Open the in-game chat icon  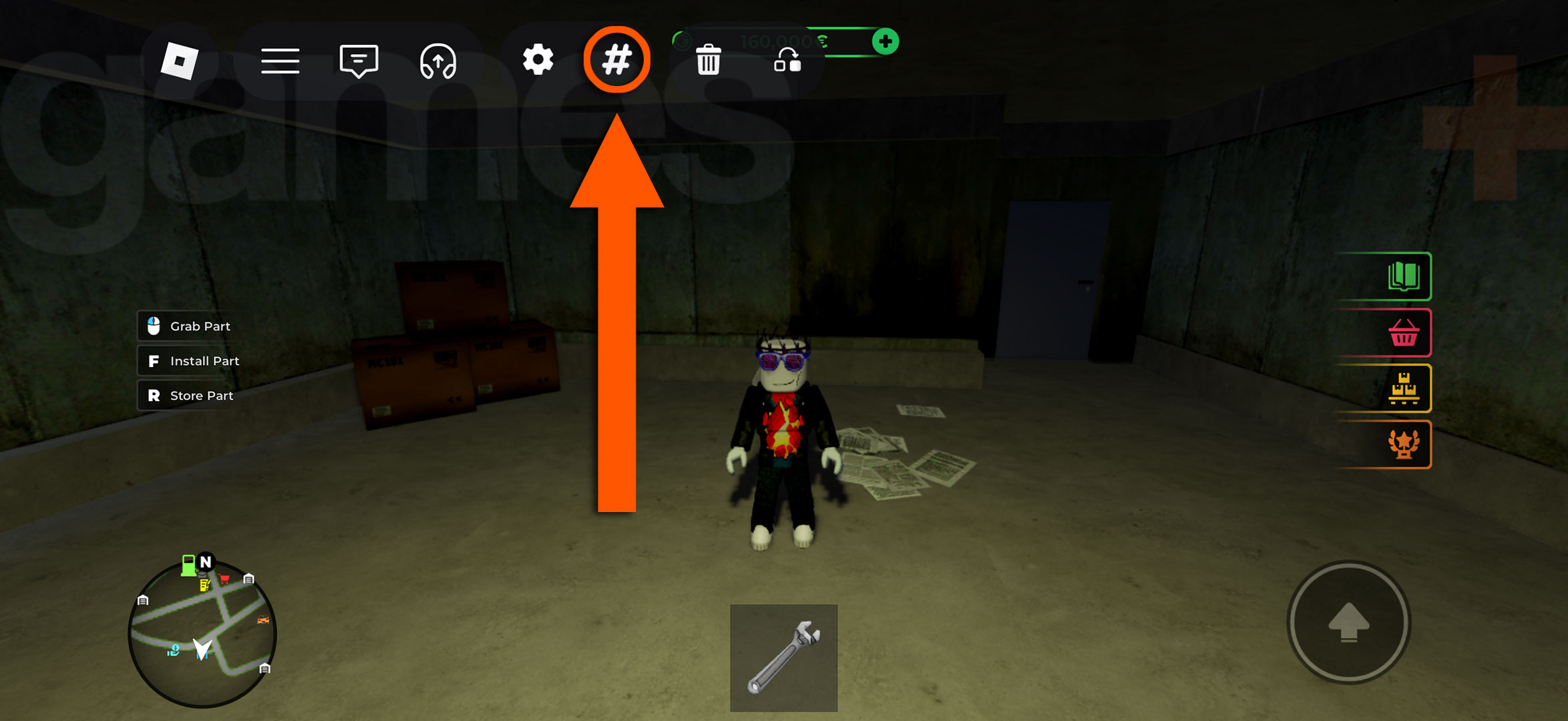(x=359, y=61)
